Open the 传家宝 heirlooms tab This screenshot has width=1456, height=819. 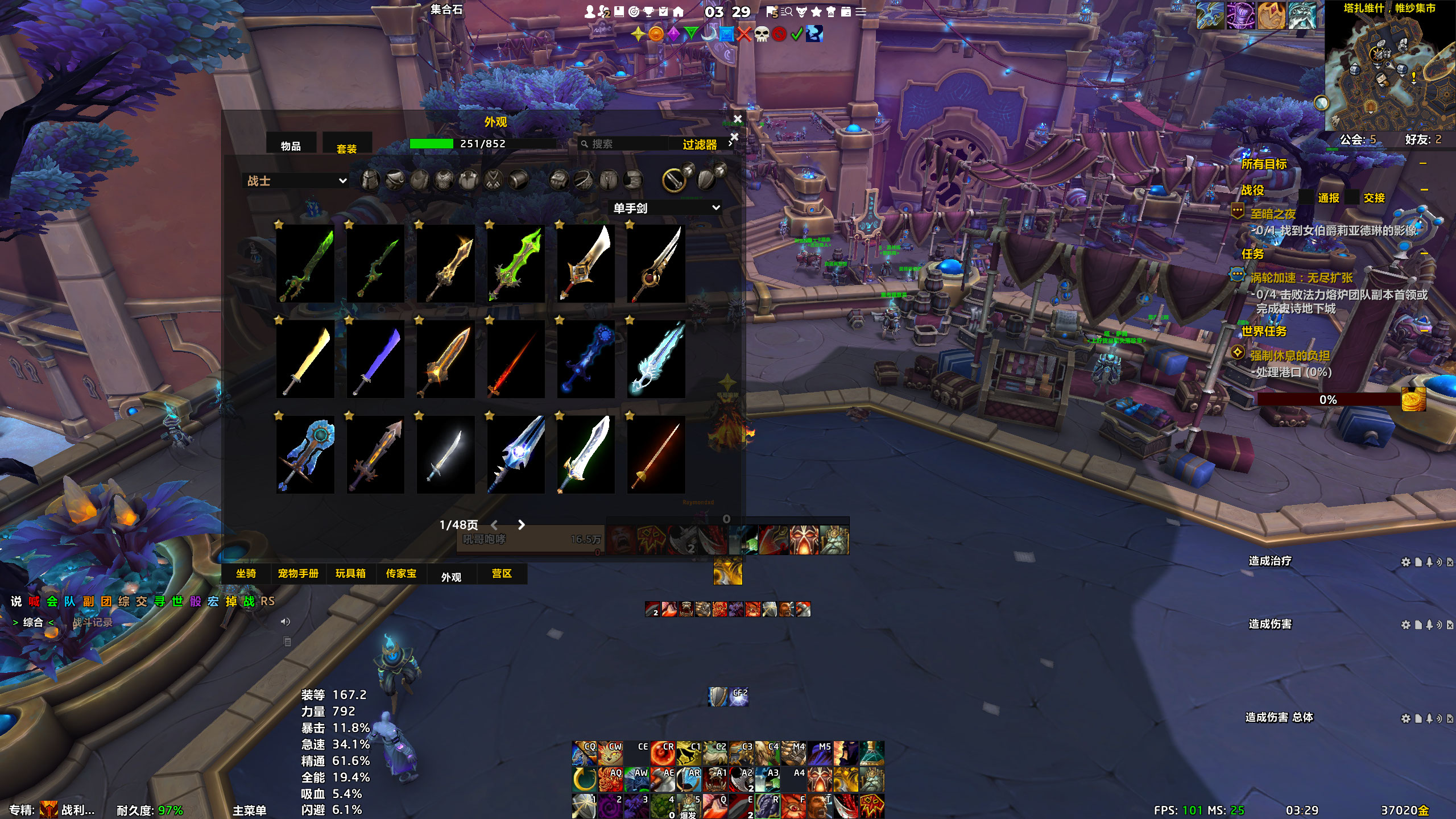tap(401, 573)
